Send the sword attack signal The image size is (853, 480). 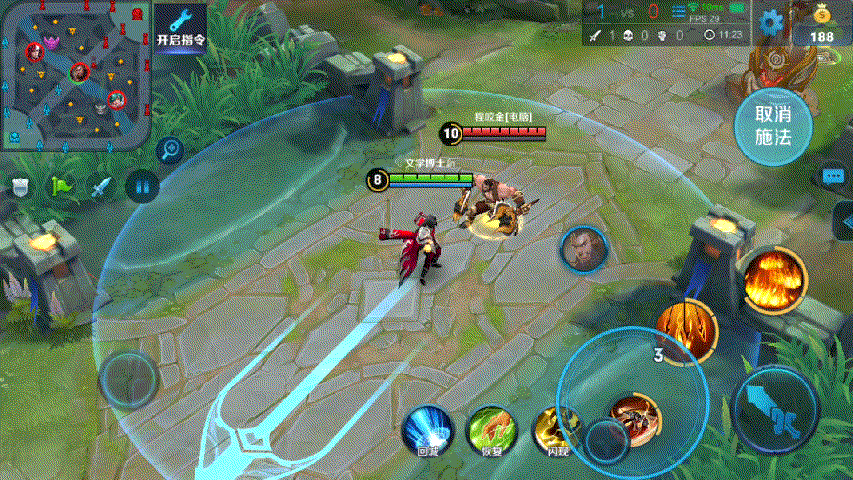[x=101, y=187]
